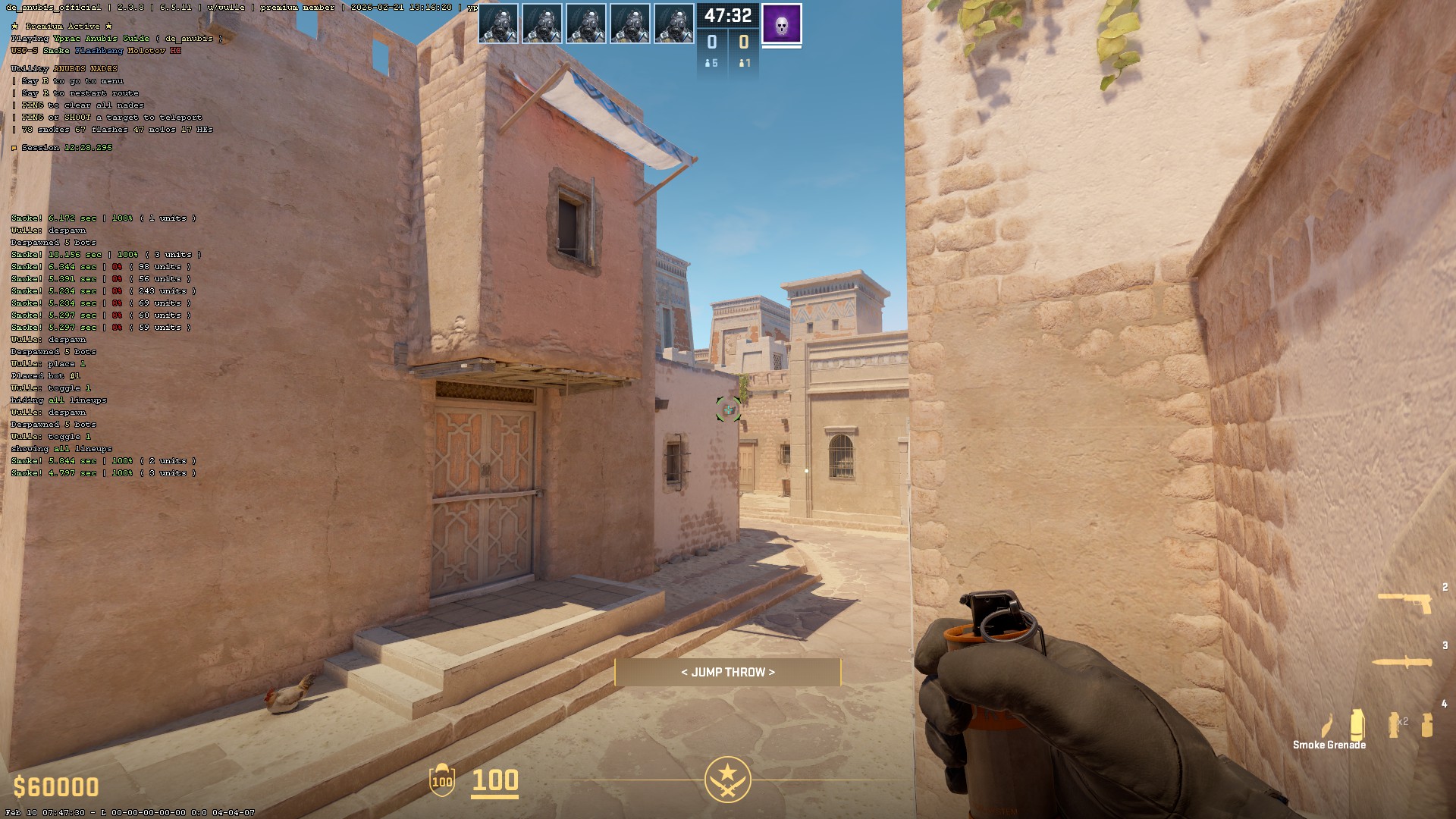Open the ANUBIS NADES utility menu label
The width and height of the screenshot is (1456, 819).
pyautogui.click(x=85, y=68)
